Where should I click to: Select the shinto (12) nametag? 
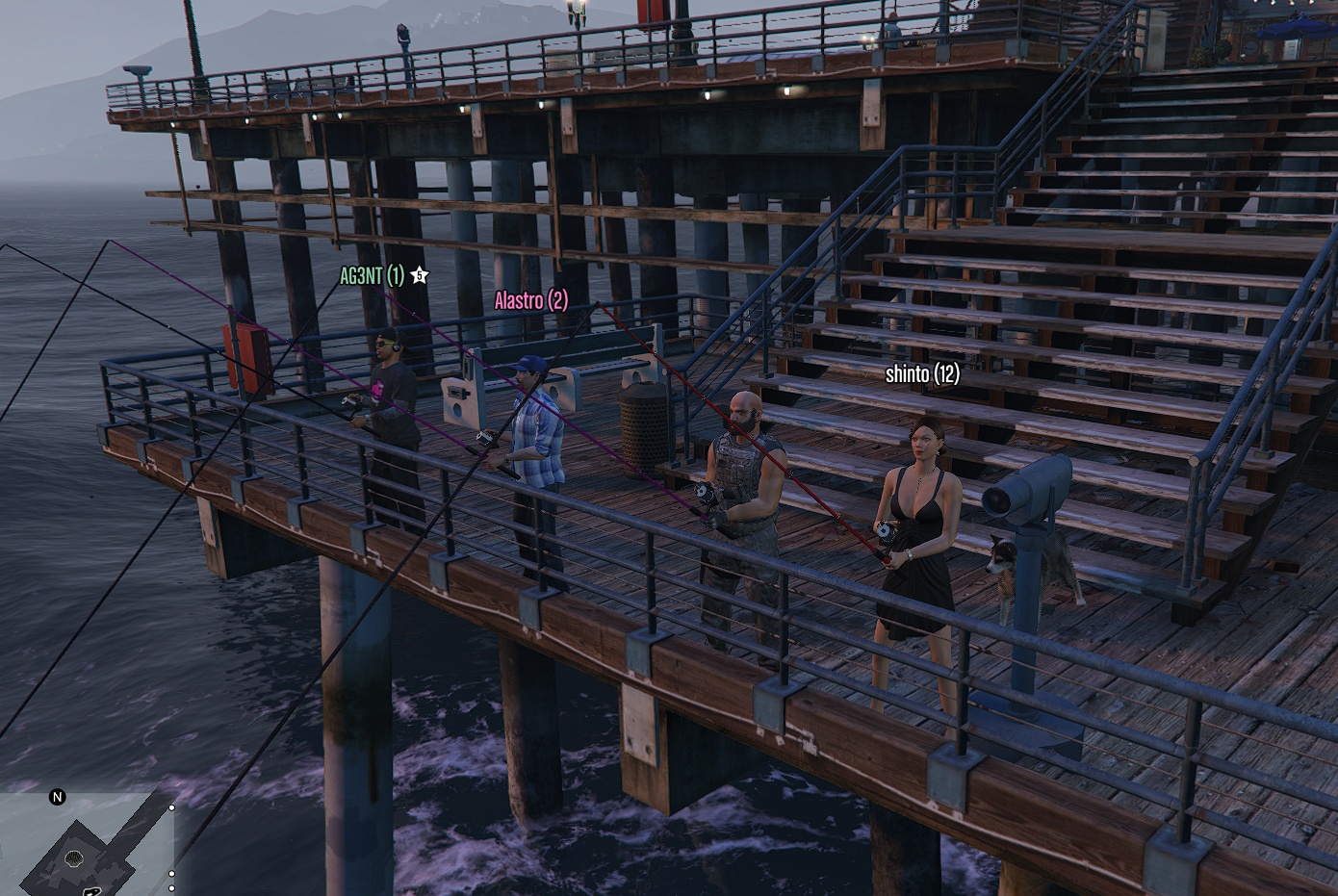[x=922, y=374]
